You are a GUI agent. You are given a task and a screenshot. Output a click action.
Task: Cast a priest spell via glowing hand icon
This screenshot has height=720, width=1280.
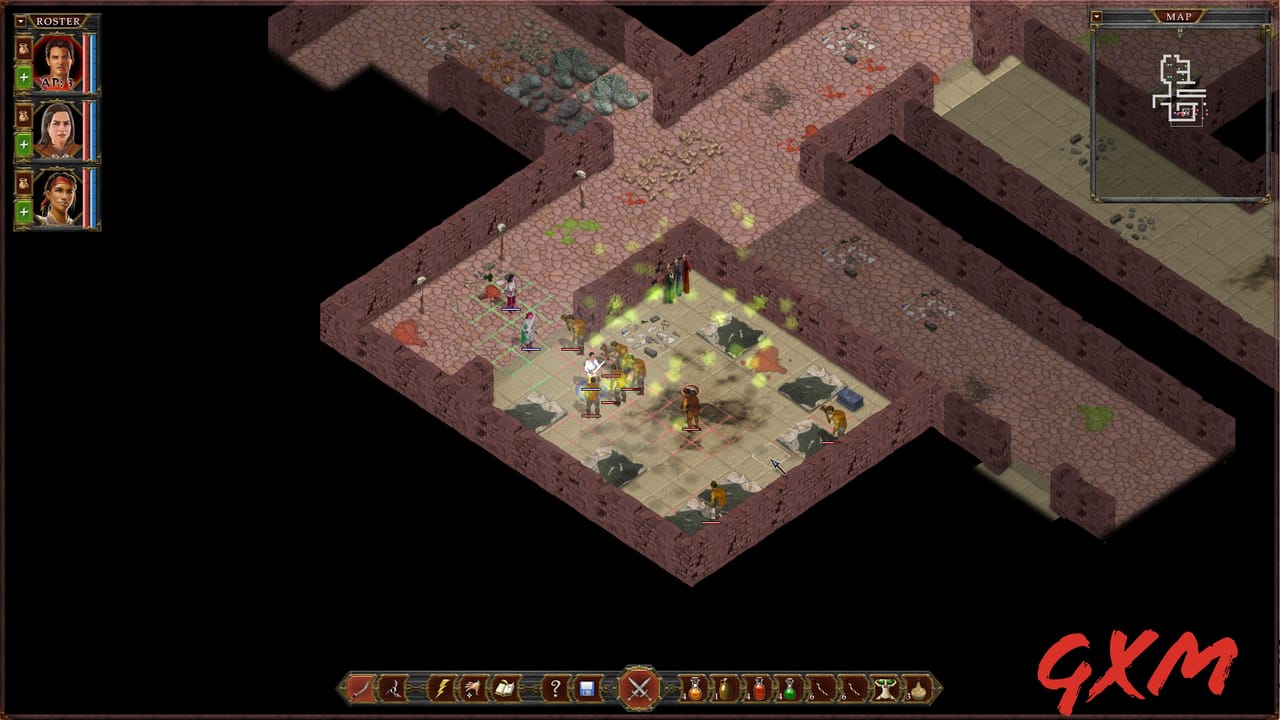point(471,688)
